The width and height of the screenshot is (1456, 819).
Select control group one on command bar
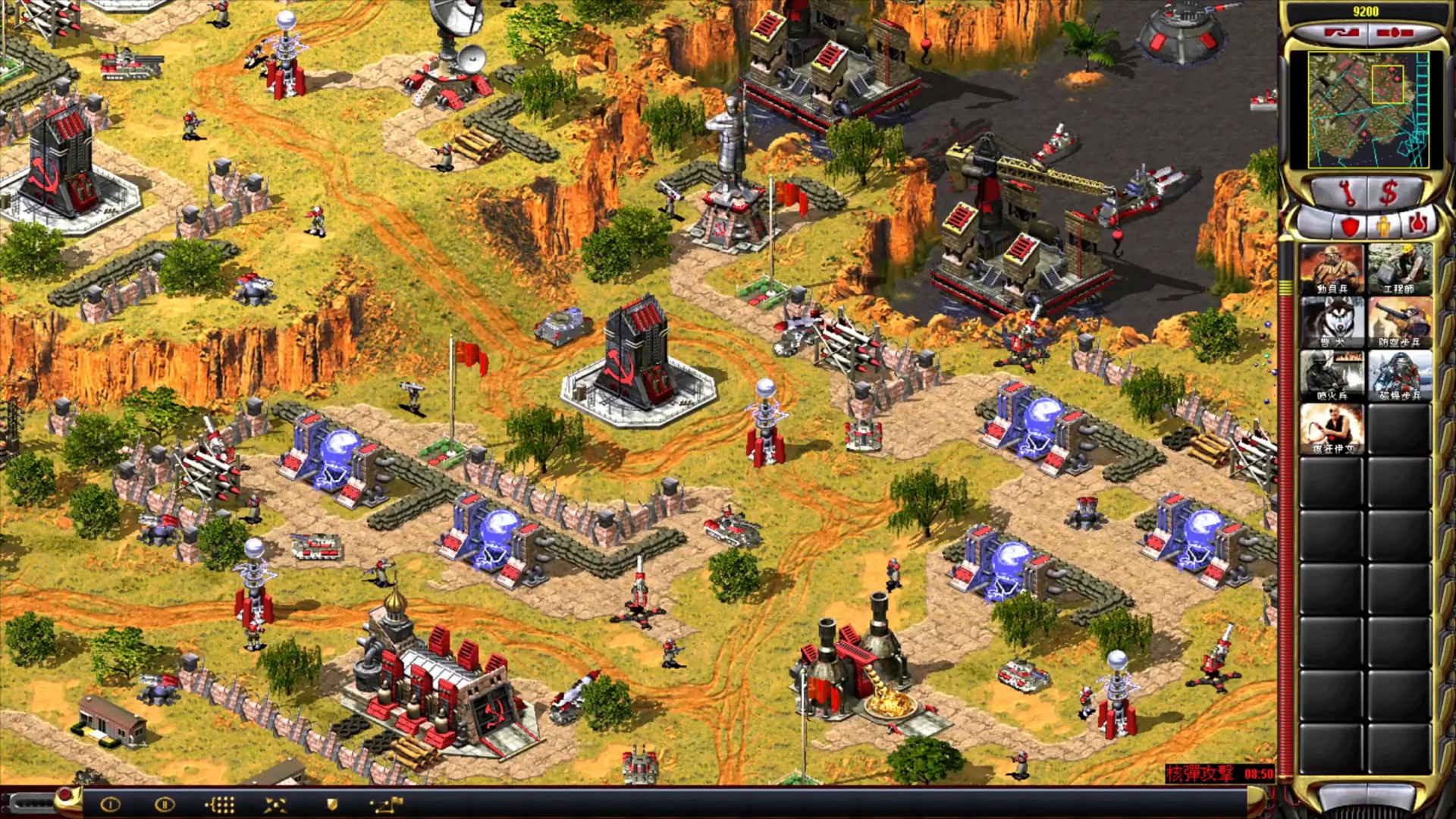click(x=111, y=805)
